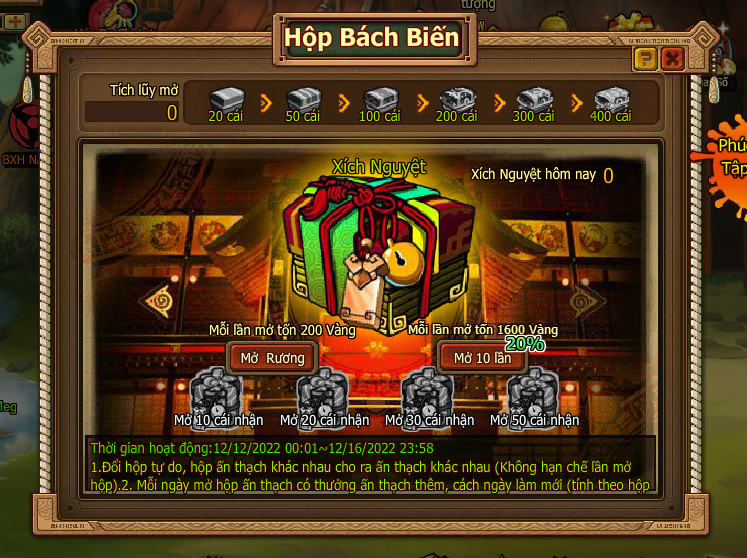747x558 pixels.
Task: Claim the Mở 20 cái nhận reward
Action: (323, 392)
